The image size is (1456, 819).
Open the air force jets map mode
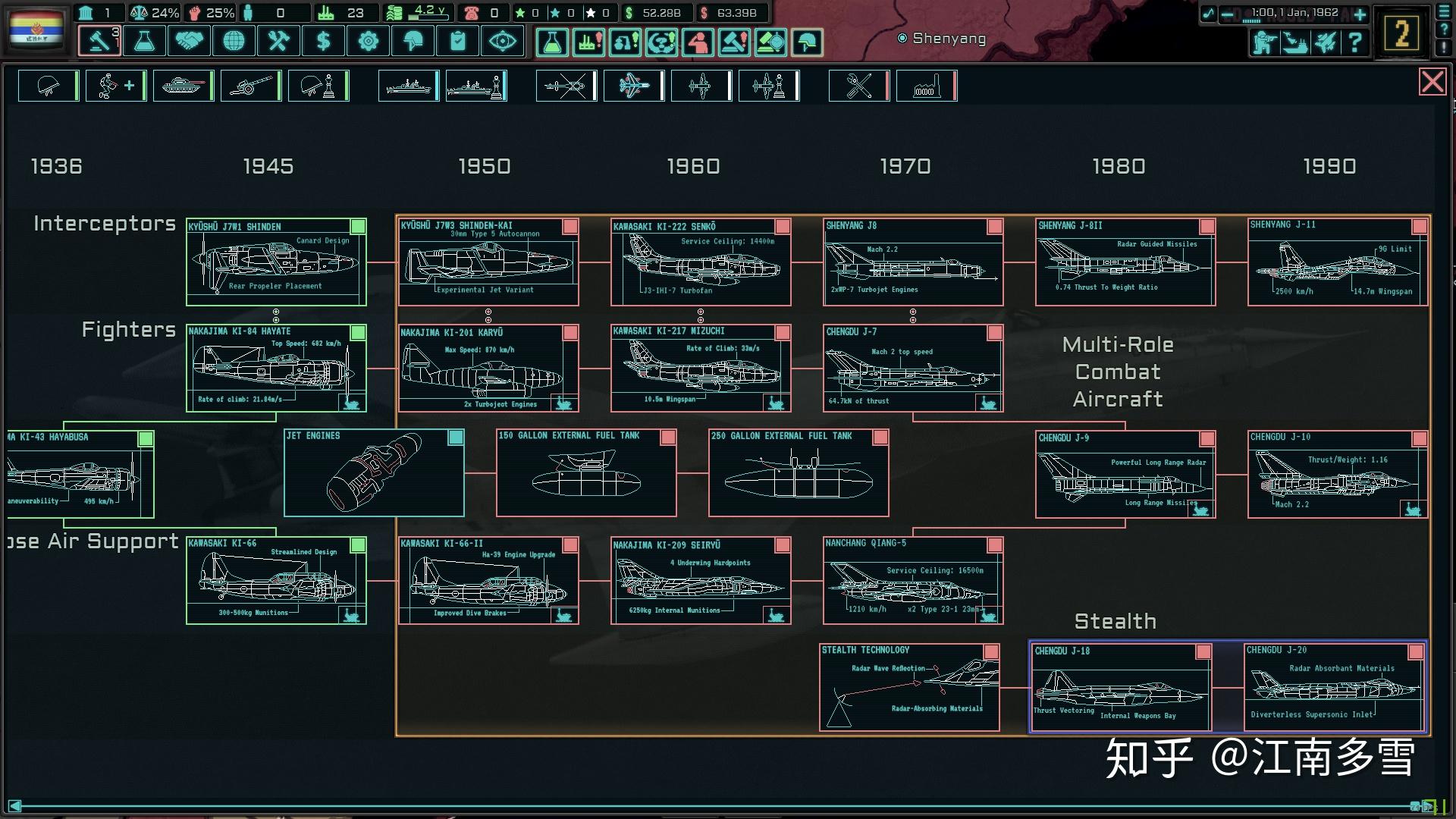click(x=1325, y=42)
